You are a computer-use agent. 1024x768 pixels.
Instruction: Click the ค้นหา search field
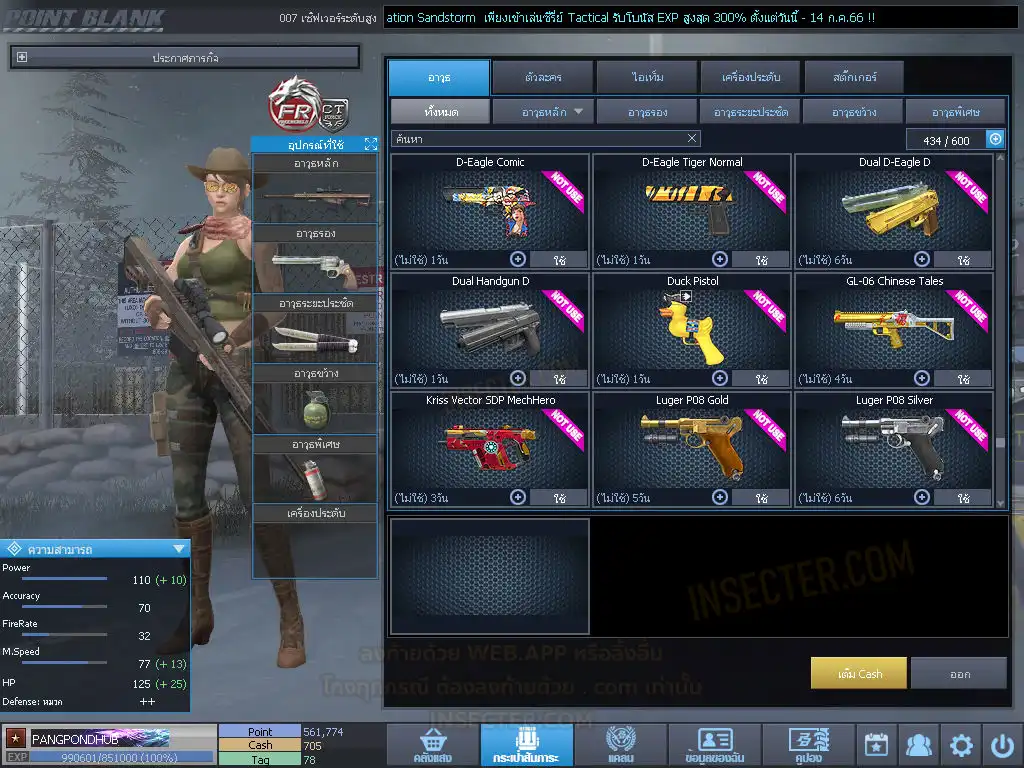click(x=540, y=139)
